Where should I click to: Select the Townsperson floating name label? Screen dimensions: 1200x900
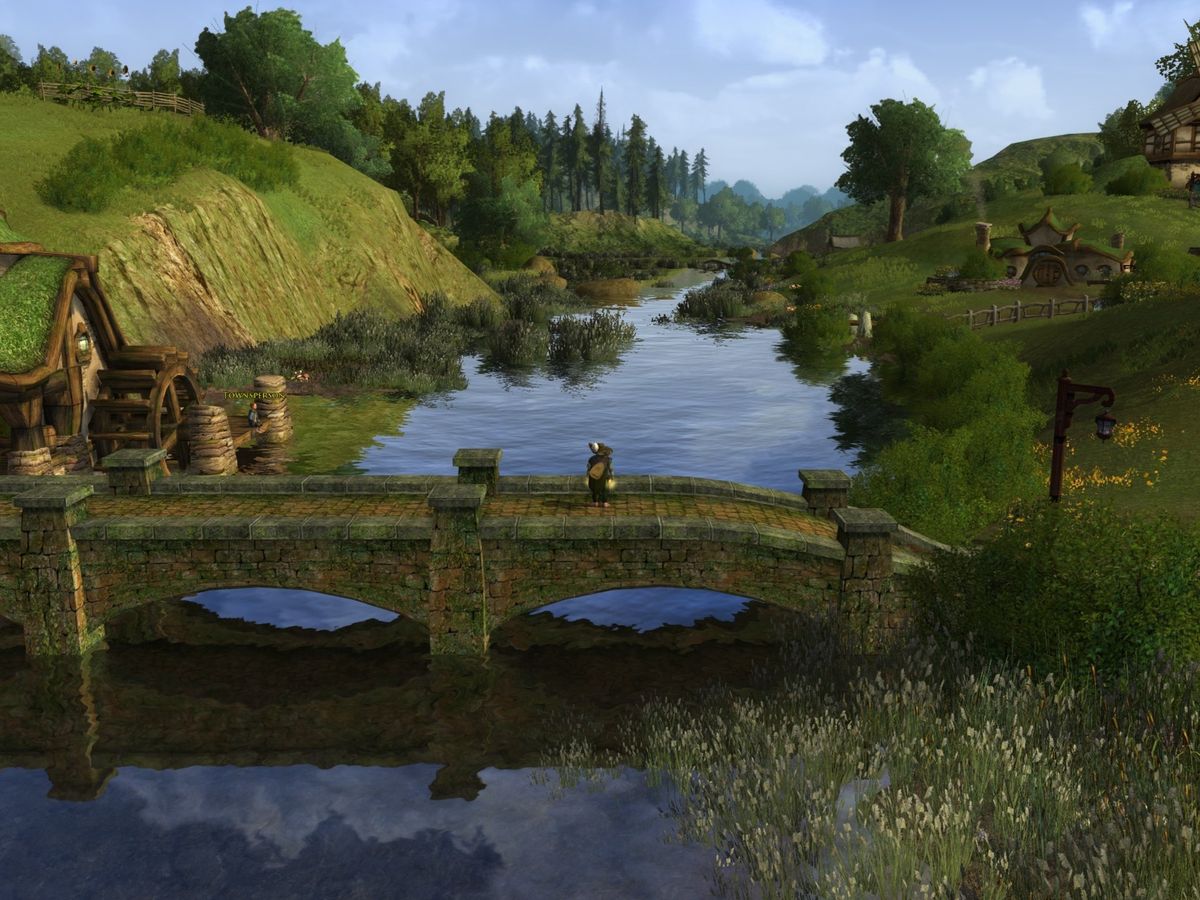coord(254,396)
